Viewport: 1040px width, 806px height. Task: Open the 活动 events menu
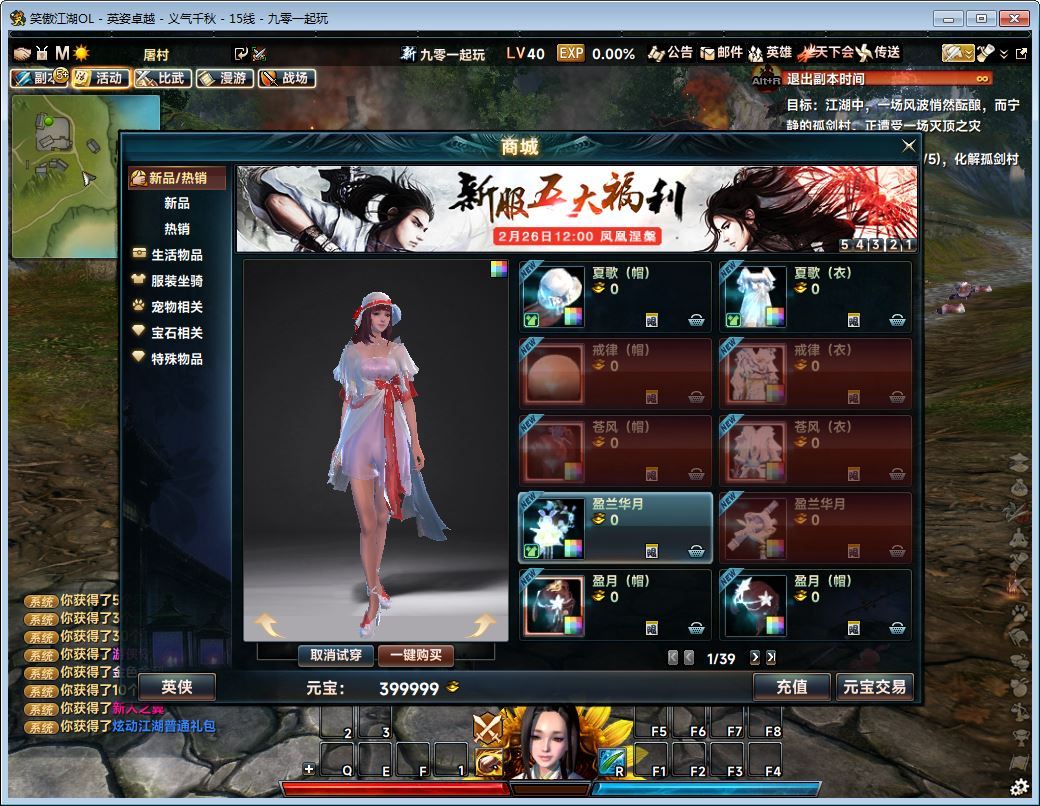[101, 78]
